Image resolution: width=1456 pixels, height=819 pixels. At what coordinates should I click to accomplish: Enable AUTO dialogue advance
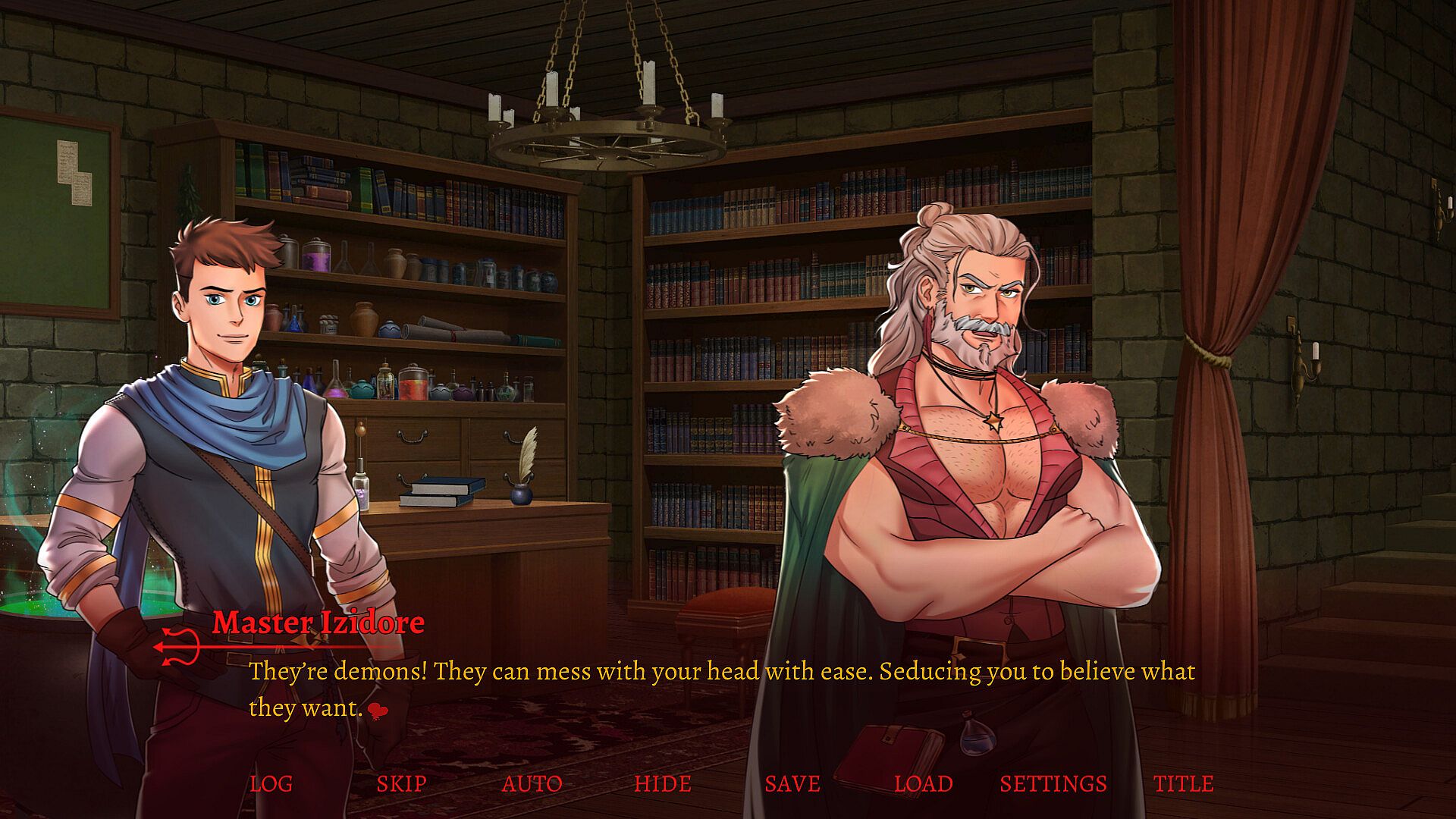coord(532,783)
